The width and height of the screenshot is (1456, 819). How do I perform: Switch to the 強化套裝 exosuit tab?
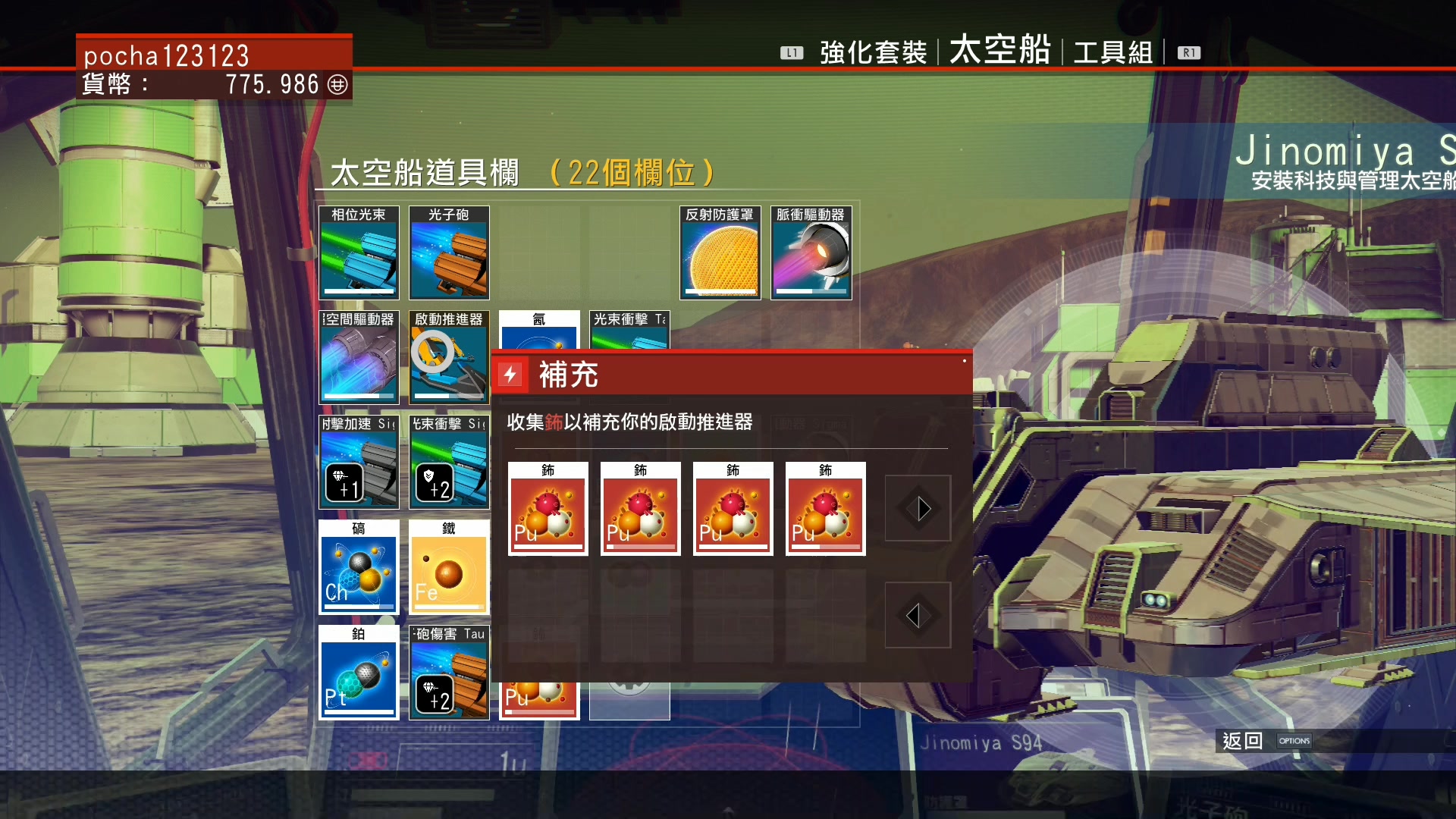tap(872, 52)
